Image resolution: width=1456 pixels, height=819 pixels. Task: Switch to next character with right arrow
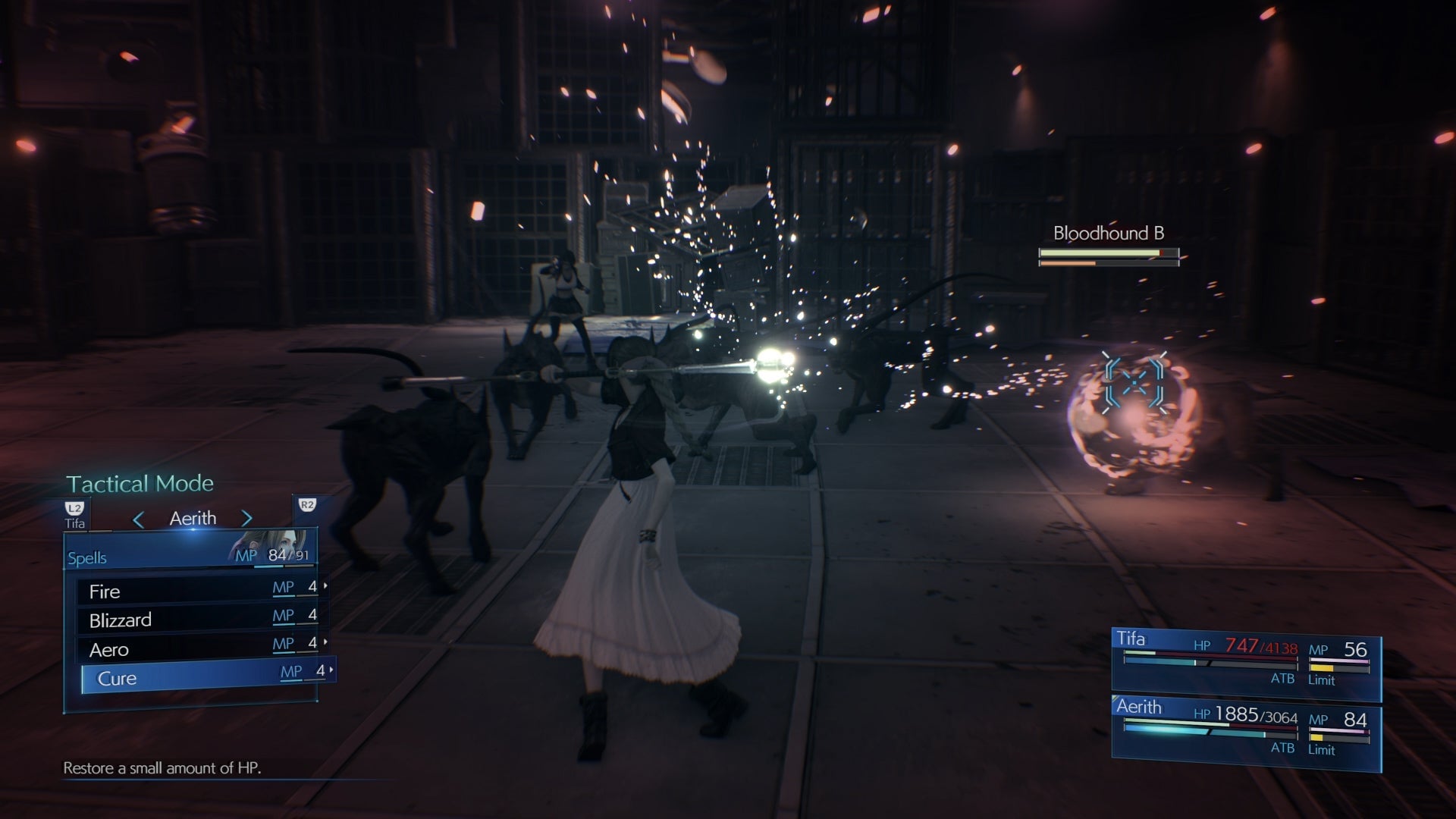point(246,519)
